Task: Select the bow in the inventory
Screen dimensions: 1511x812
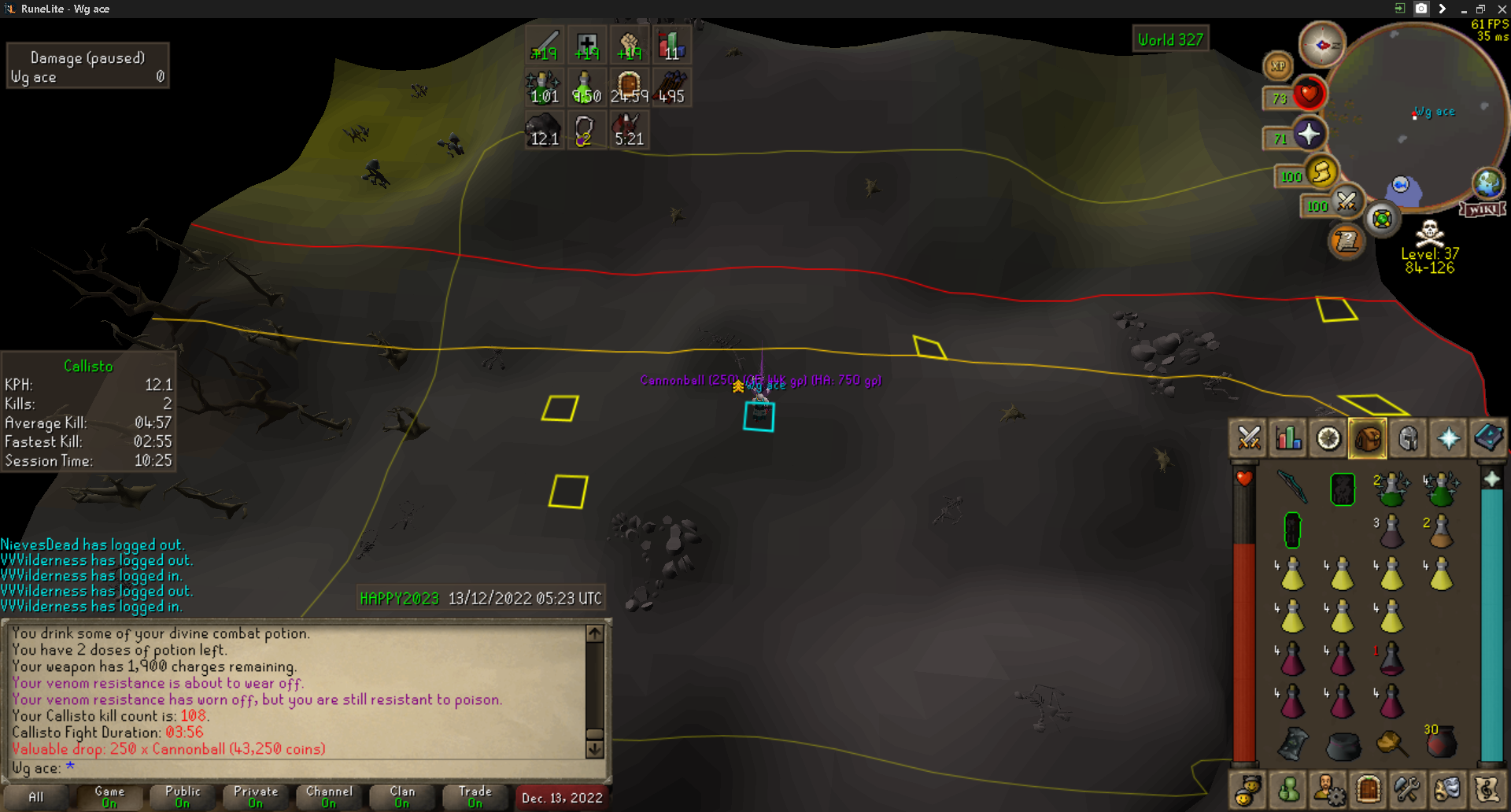Action: click(1292, 486)
